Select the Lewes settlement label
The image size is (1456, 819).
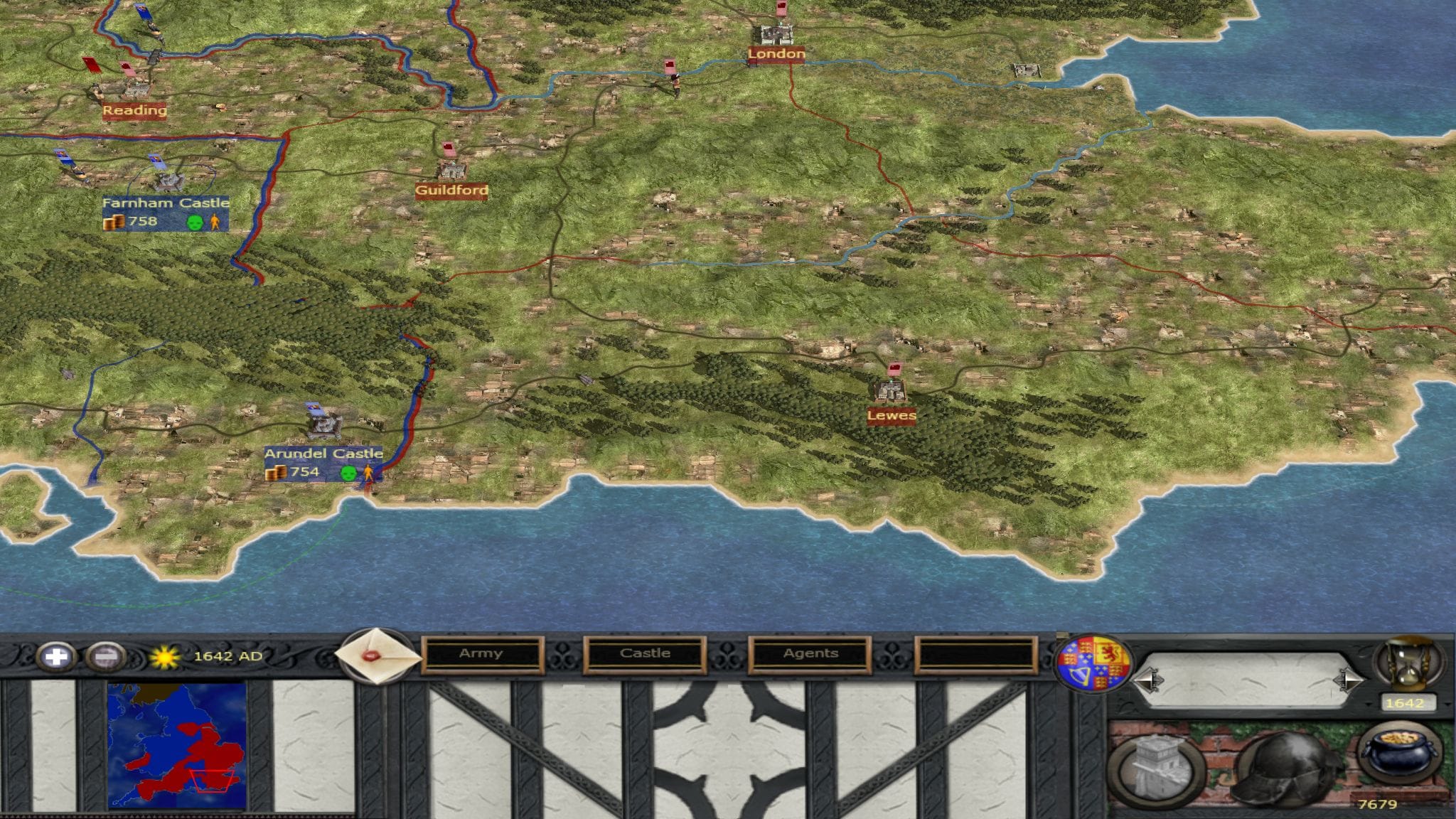point(892,415)
